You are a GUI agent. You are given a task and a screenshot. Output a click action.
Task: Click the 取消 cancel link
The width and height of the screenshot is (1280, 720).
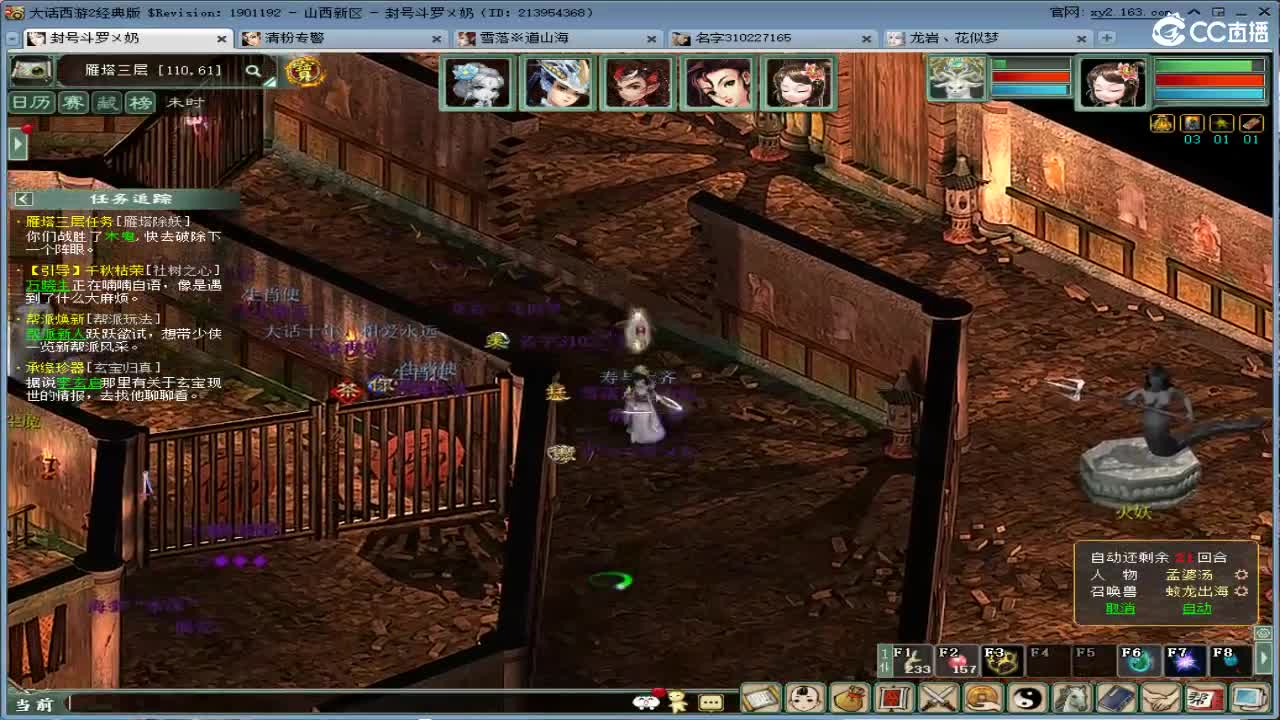(1121, 608)
